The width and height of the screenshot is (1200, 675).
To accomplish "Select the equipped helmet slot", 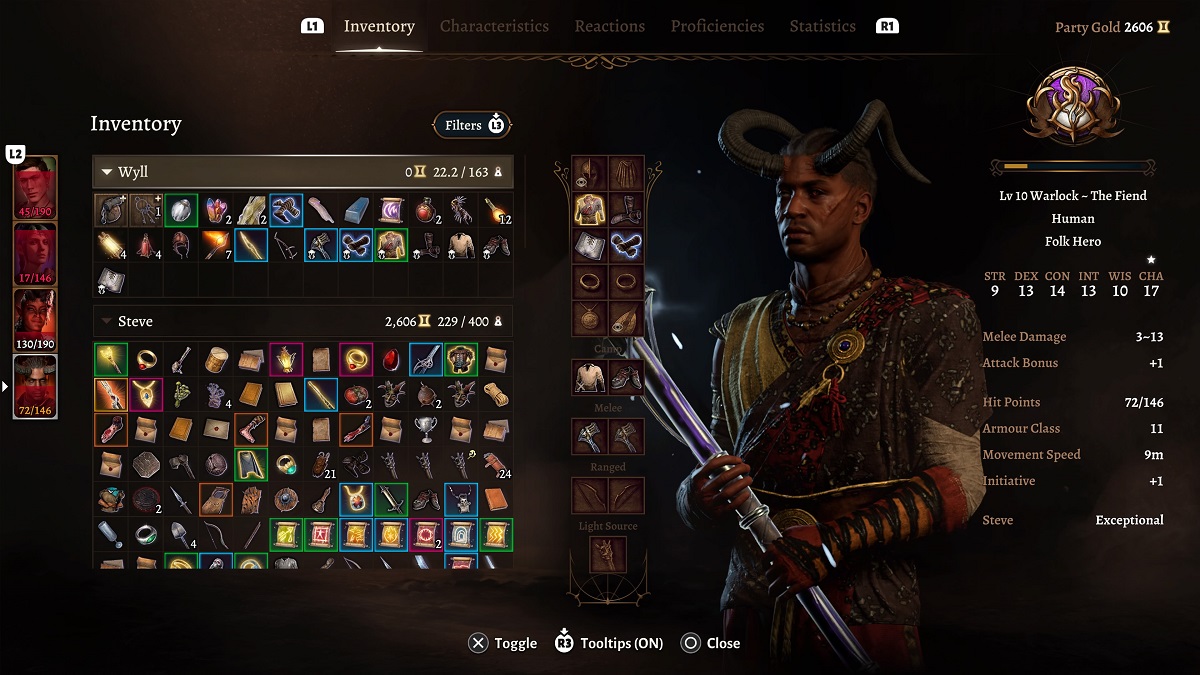I will [x=590, y=174].
